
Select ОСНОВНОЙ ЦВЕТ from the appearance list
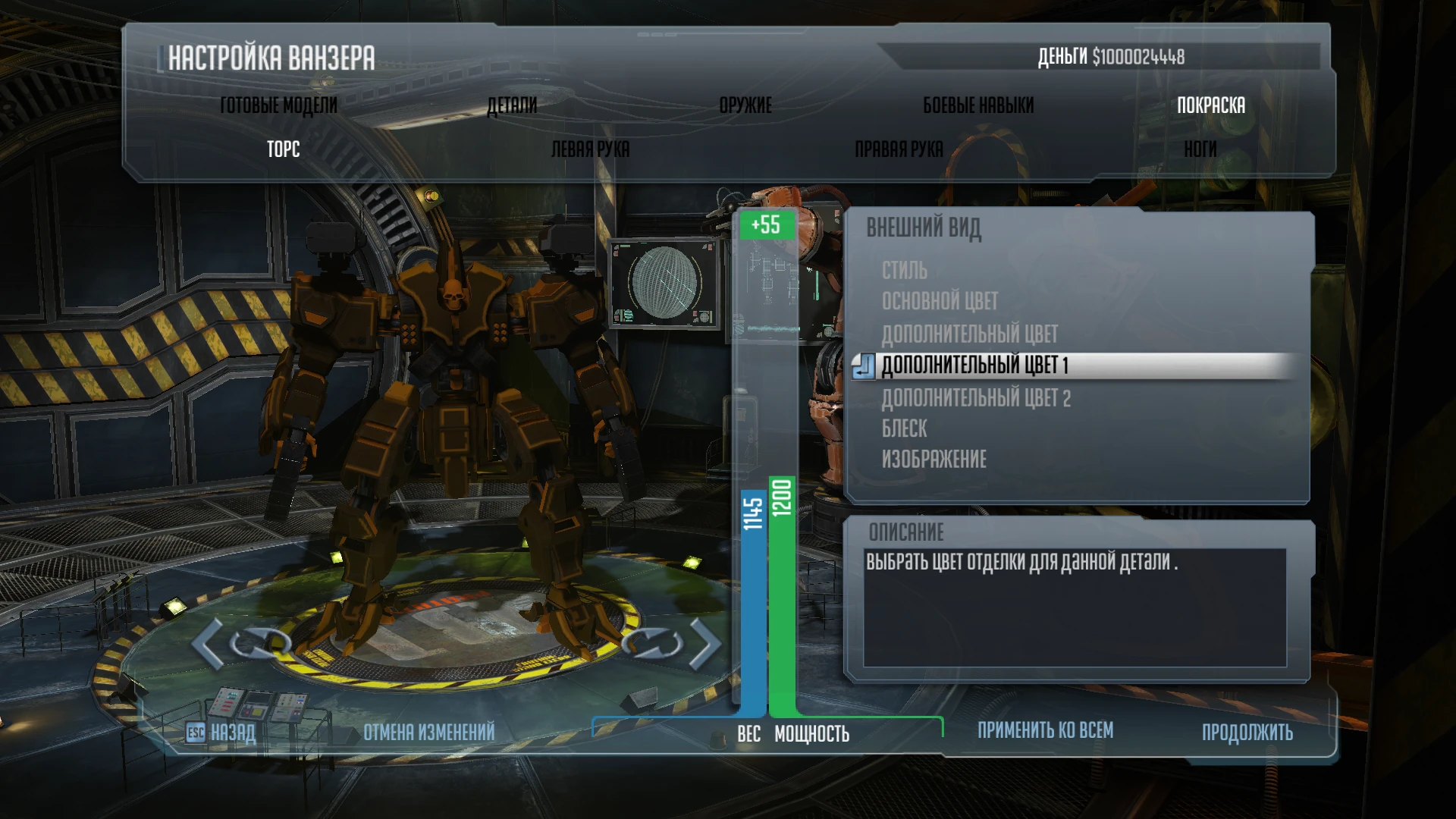point(939,302)
